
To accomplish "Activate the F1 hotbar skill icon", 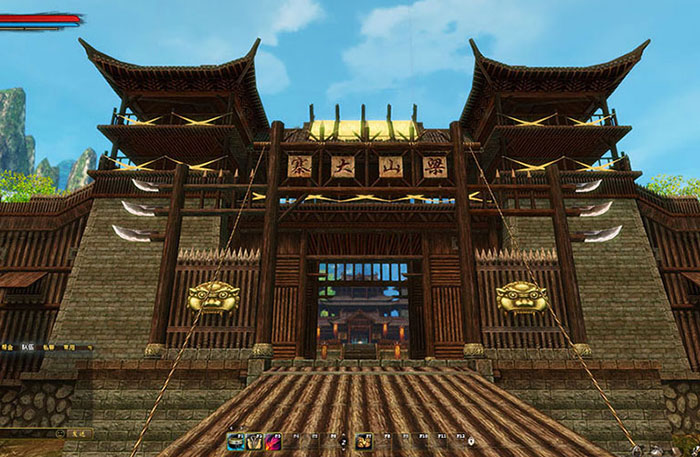I will click(236, 440).
